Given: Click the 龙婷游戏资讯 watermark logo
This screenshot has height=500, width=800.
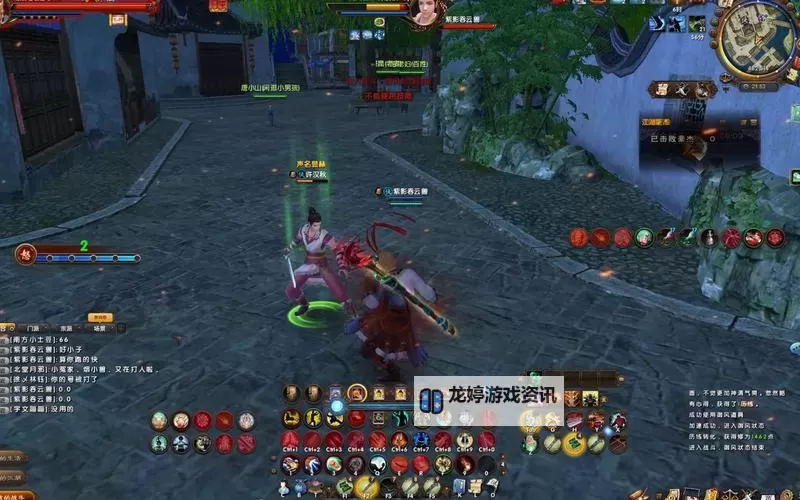Looking at the screenshot, I should click(489, 397).
